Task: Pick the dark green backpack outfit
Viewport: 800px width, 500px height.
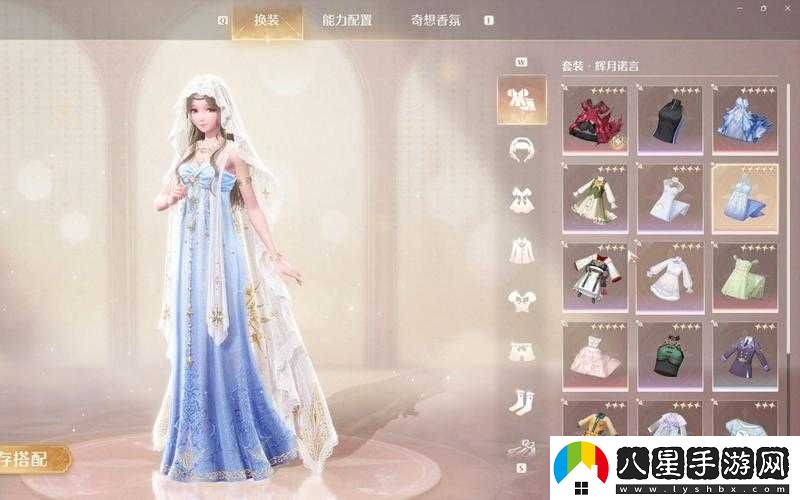Action: 669,355
